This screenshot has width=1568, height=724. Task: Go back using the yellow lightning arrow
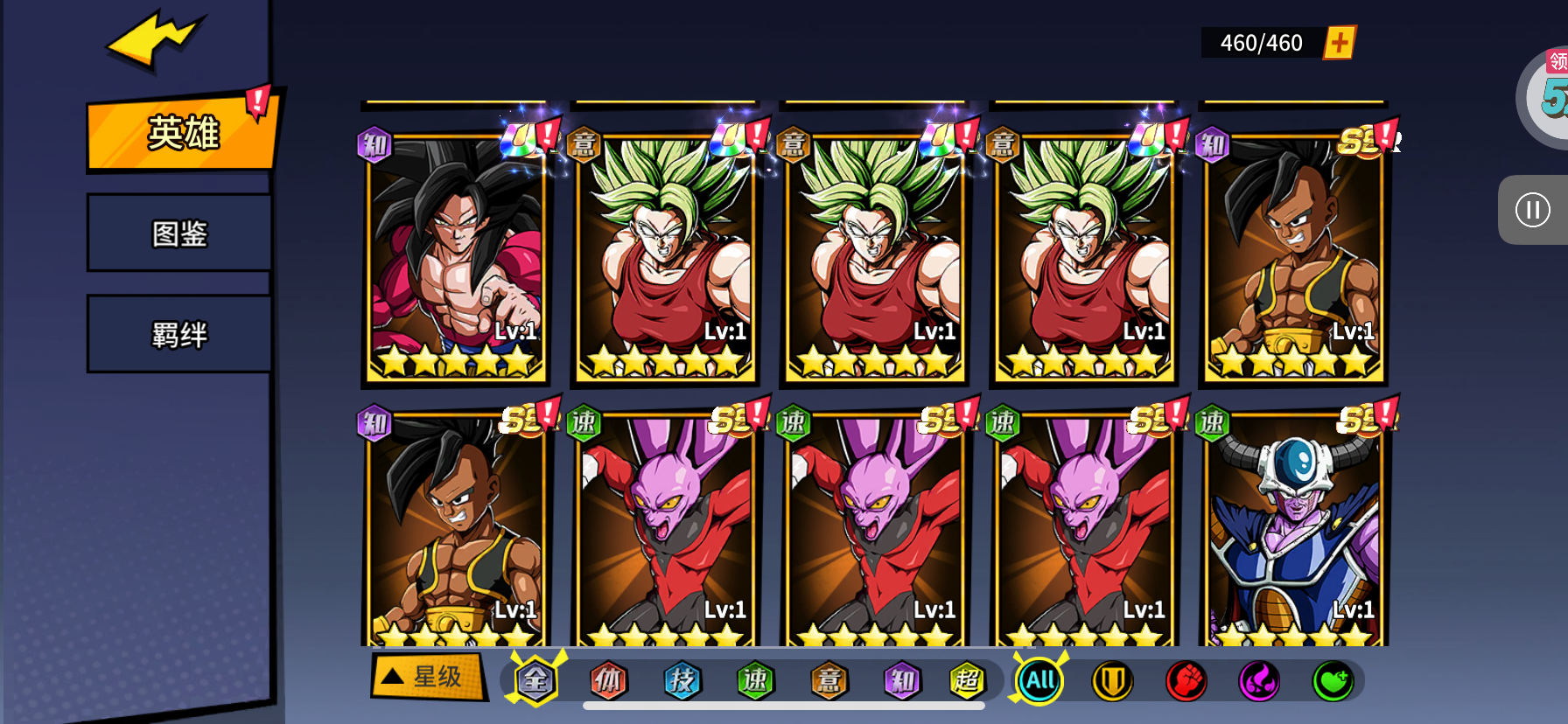coord(154,40)
